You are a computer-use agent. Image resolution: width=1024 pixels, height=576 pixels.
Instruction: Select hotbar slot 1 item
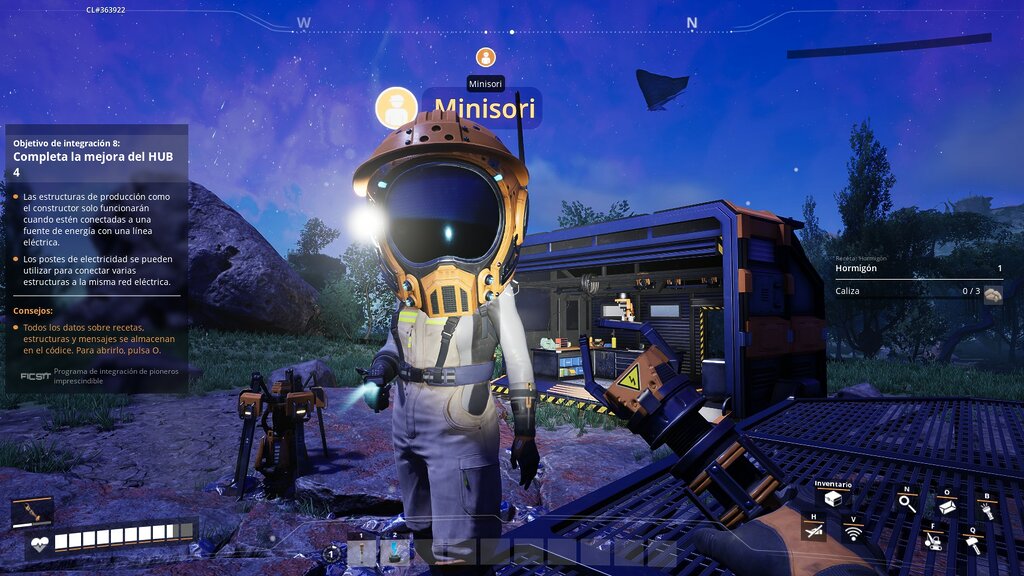pyautogui.click(x=362, y=552)
